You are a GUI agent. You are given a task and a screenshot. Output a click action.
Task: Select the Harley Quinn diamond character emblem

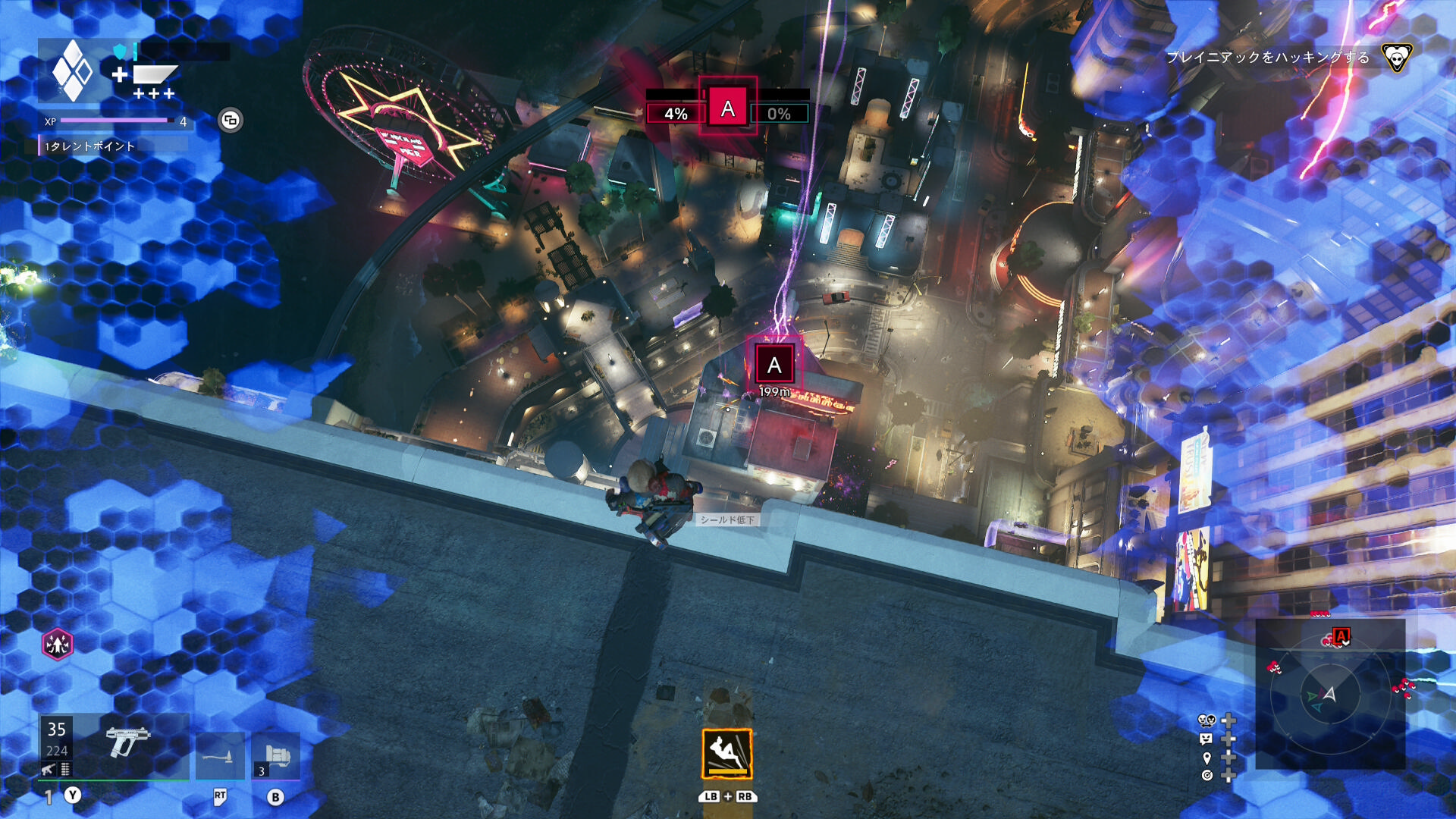click(x=72, y=71)
